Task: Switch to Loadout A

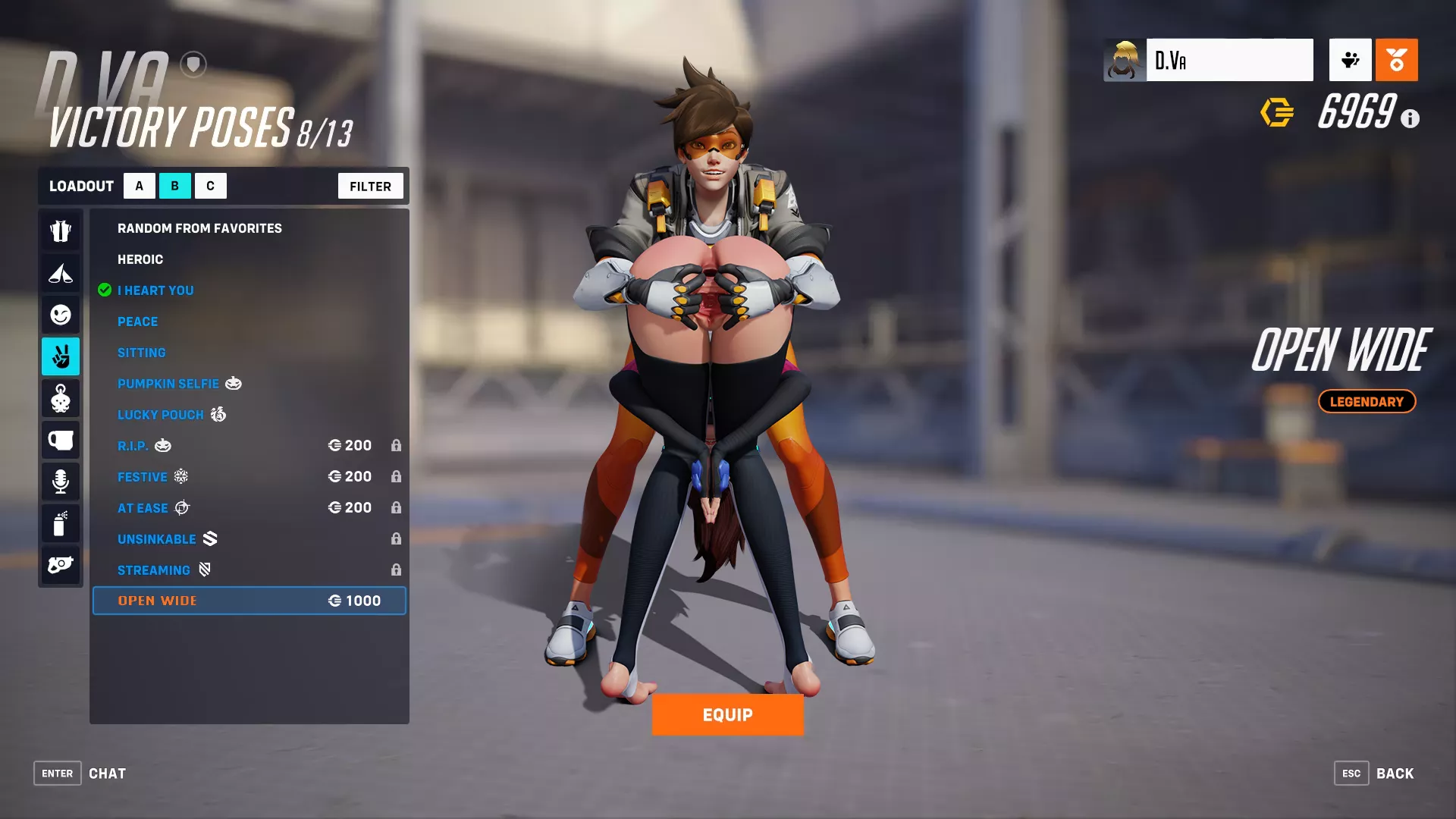Action: click(x=139, y=185)
